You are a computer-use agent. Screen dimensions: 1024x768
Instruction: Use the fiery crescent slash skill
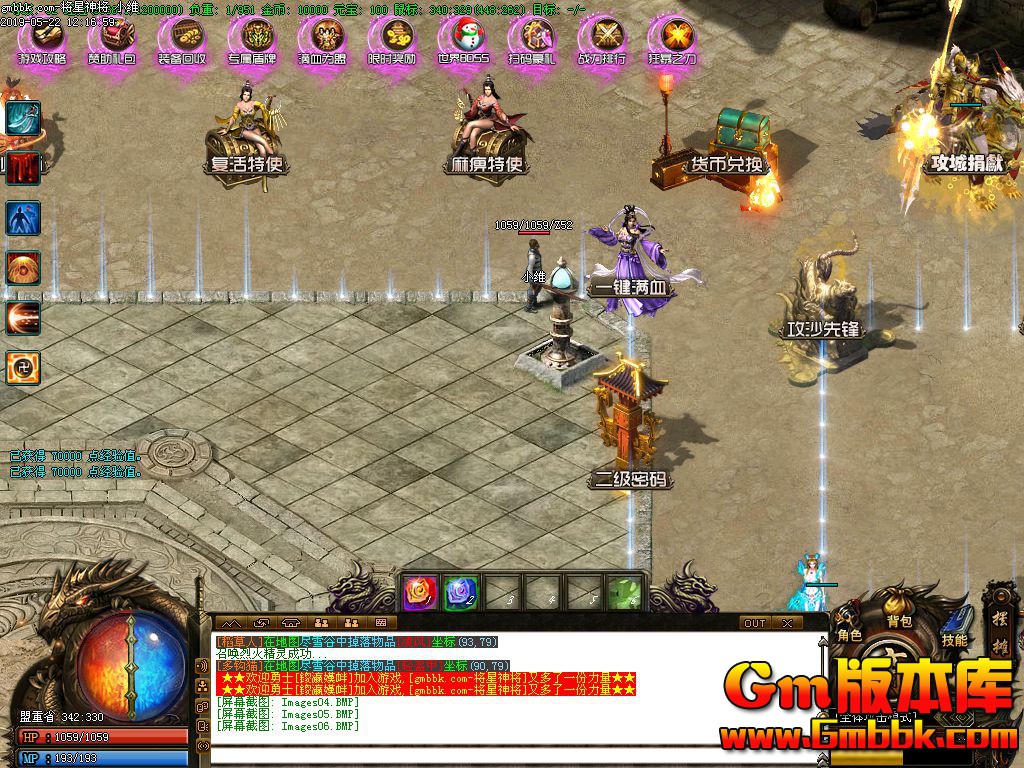(23, 317)
